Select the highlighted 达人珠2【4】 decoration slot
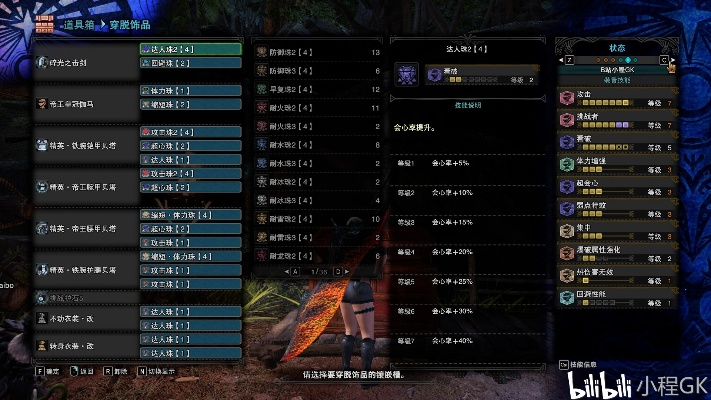Viewport: 711px width, 400px height. coord(190,48)
